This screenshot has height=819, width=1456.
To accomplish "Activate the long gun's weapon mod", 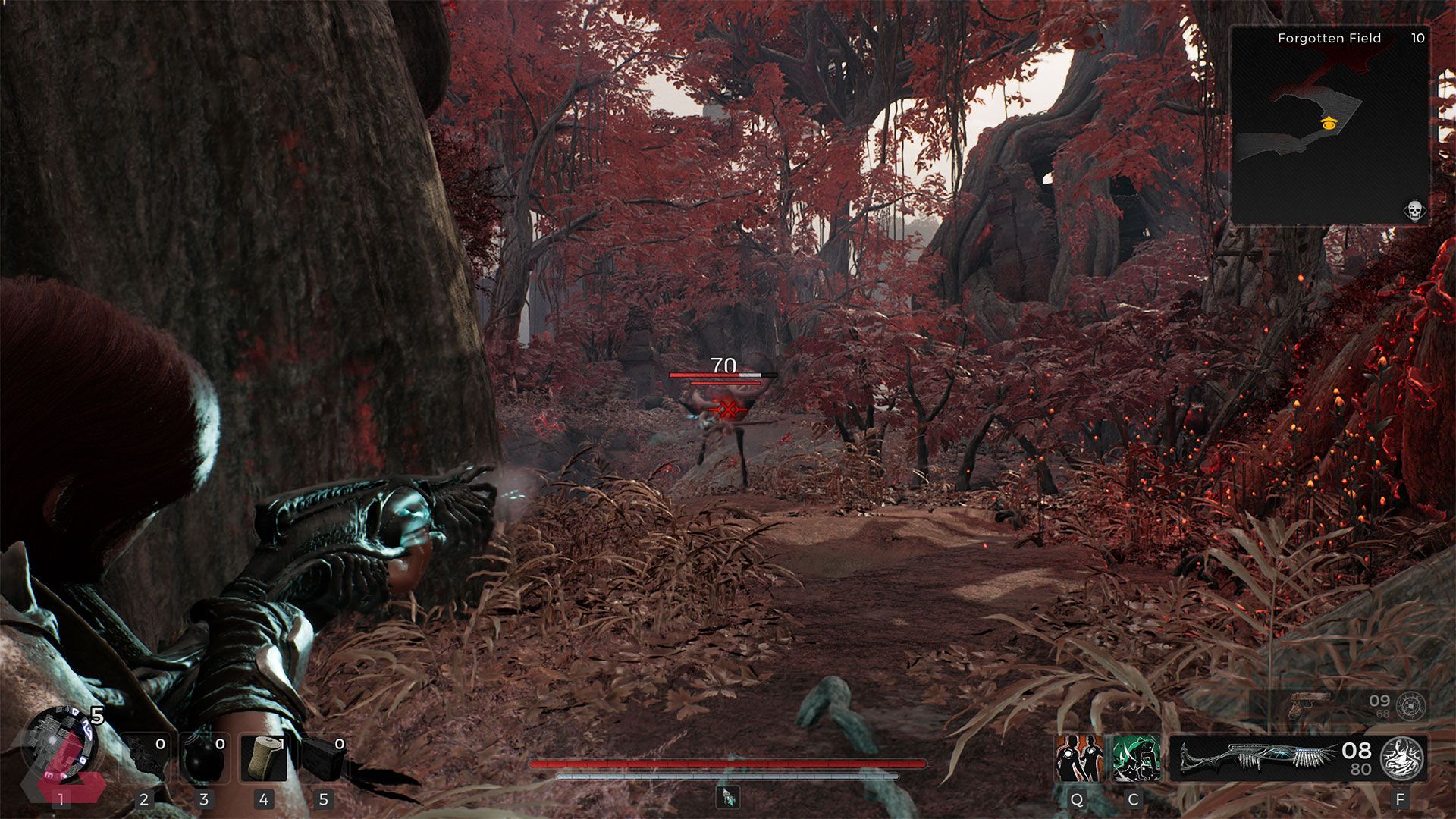I will [x=1402, y=758].
